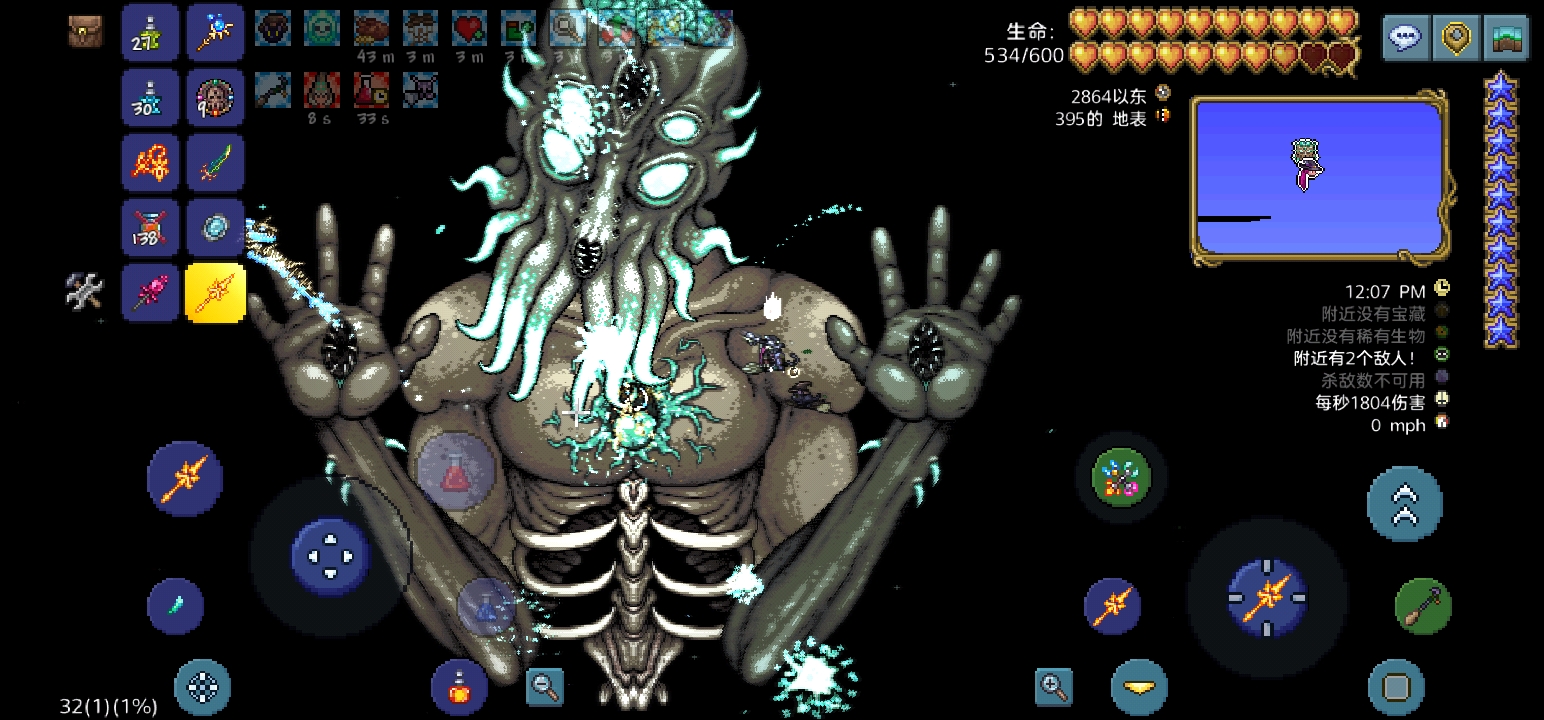The width and height of the screenshot is (1544, 720).
Task: Select the blue orb staff slot
Action: pos(215,33)
